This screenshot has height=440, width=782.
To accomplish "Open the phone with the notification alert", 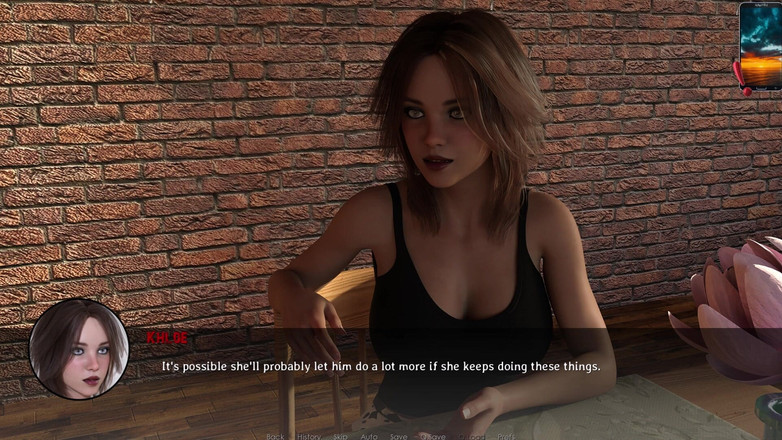I will pos(760,46).
